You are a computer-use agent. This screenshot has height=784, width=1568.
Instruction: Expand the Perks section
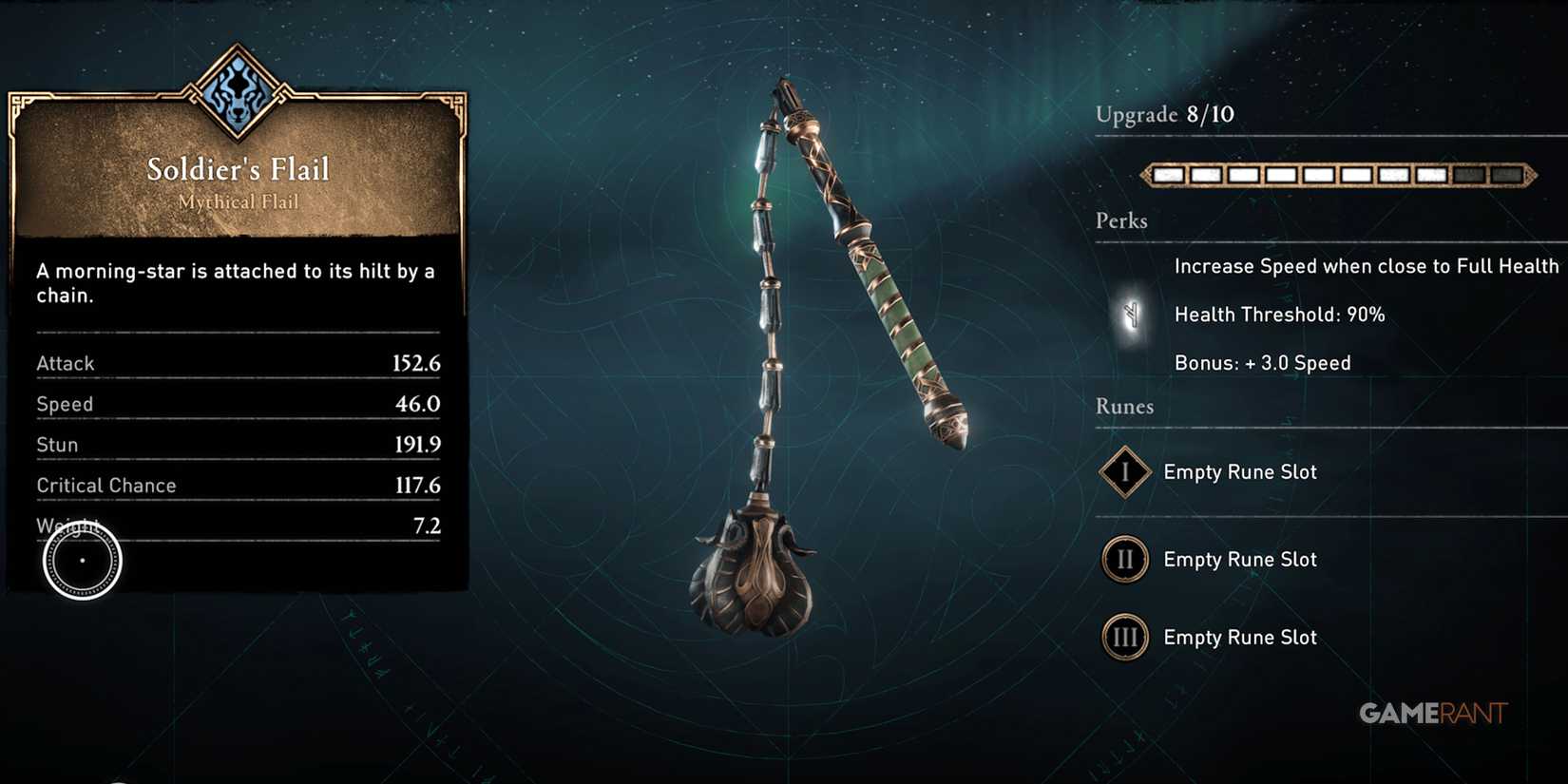[x=1120, y=220]
